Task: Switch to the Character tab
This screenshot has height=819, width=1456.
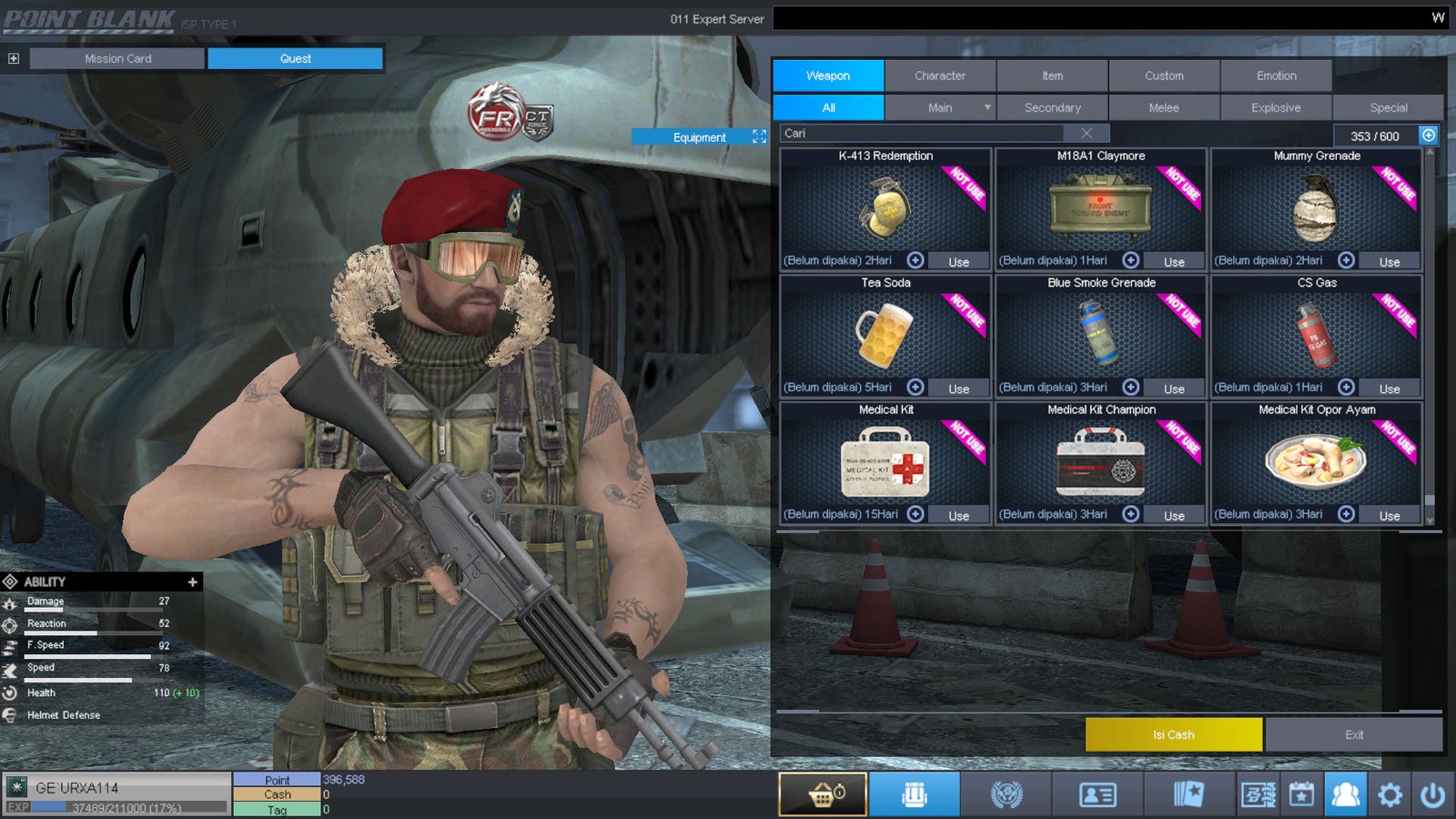Action: pos(940,76)
